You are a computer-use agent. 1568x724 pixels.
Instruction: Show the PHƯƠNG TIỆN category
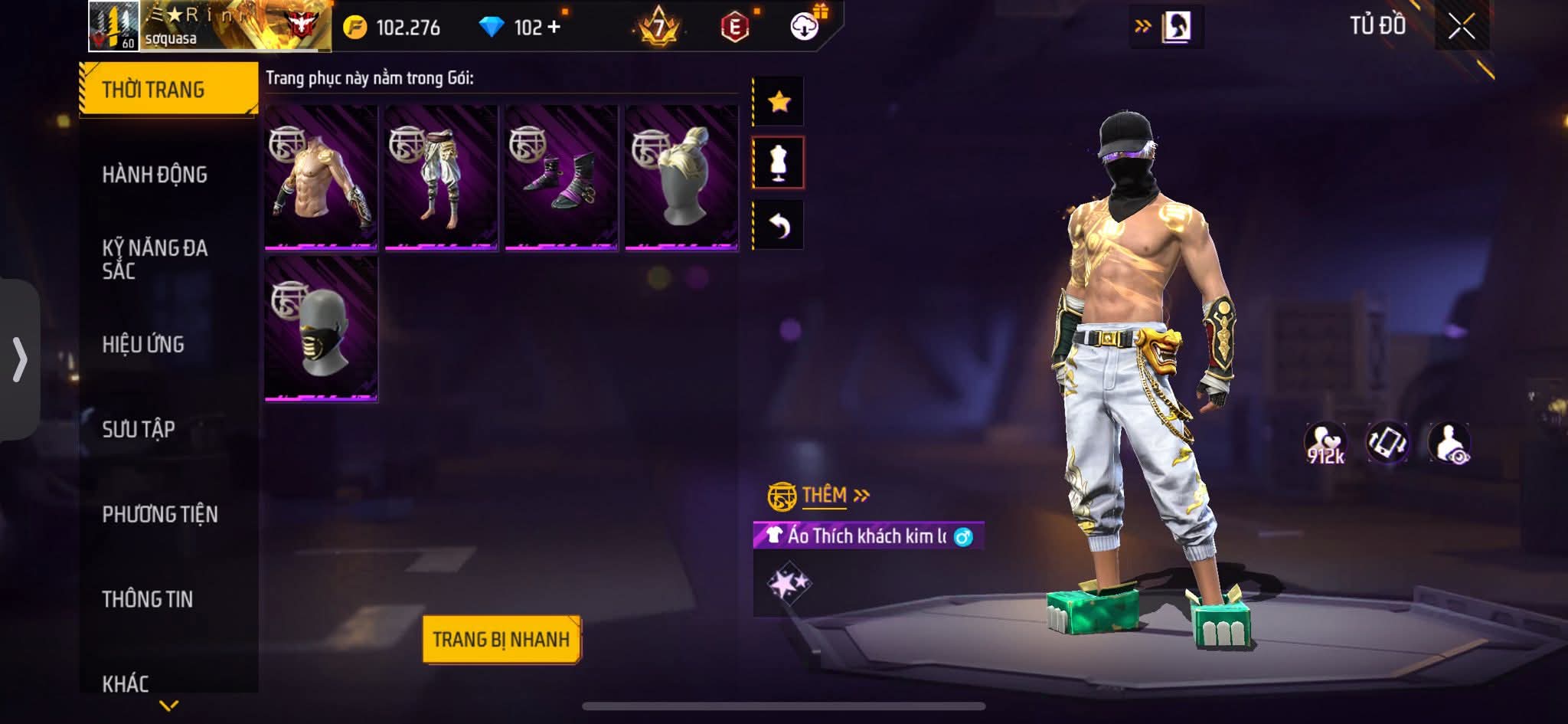[160, 514]
